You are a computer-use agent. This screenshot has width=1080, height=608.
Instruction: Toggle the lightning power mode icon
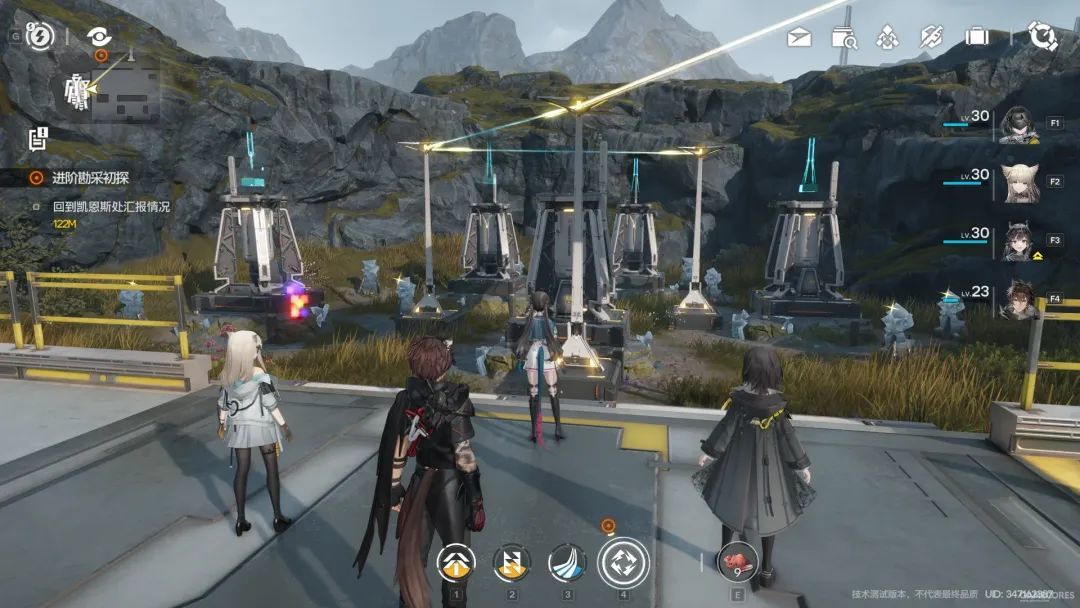pyautogui.click(x=39, y=37)
